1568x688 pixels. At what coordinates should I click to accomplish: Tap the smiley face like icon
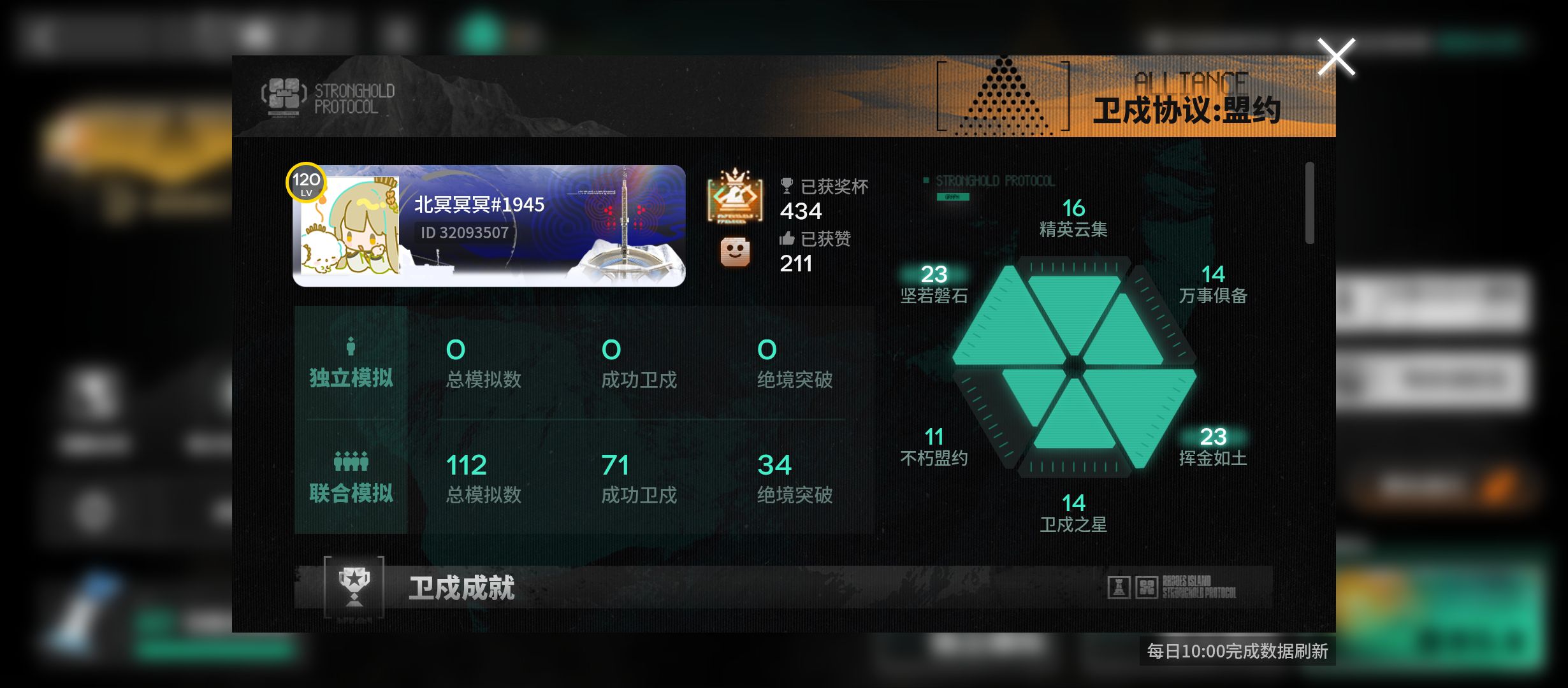coord(735,252)
